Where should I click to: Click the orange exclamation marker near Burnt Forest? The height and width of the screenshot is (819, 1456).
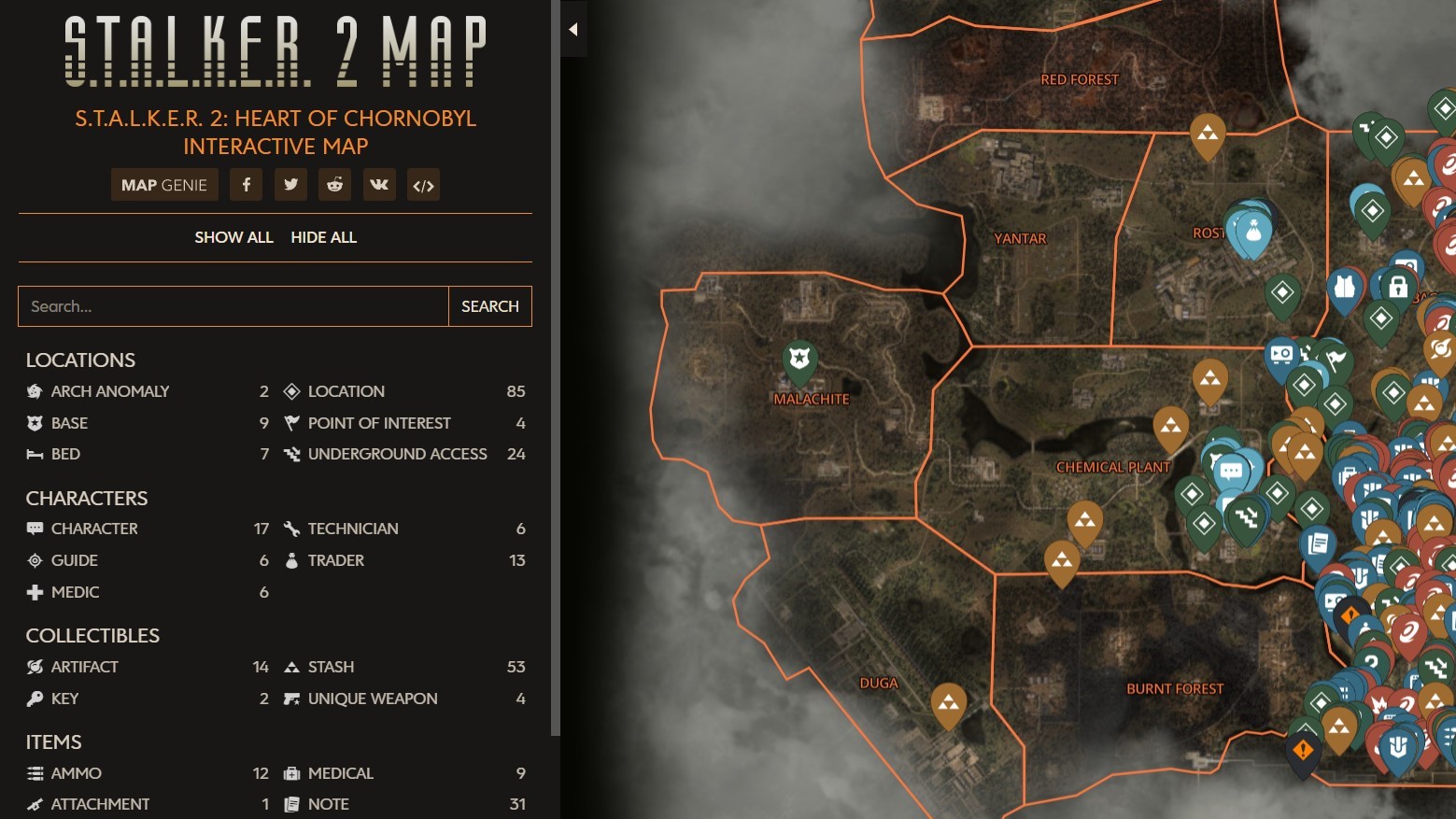[1302, 747]
